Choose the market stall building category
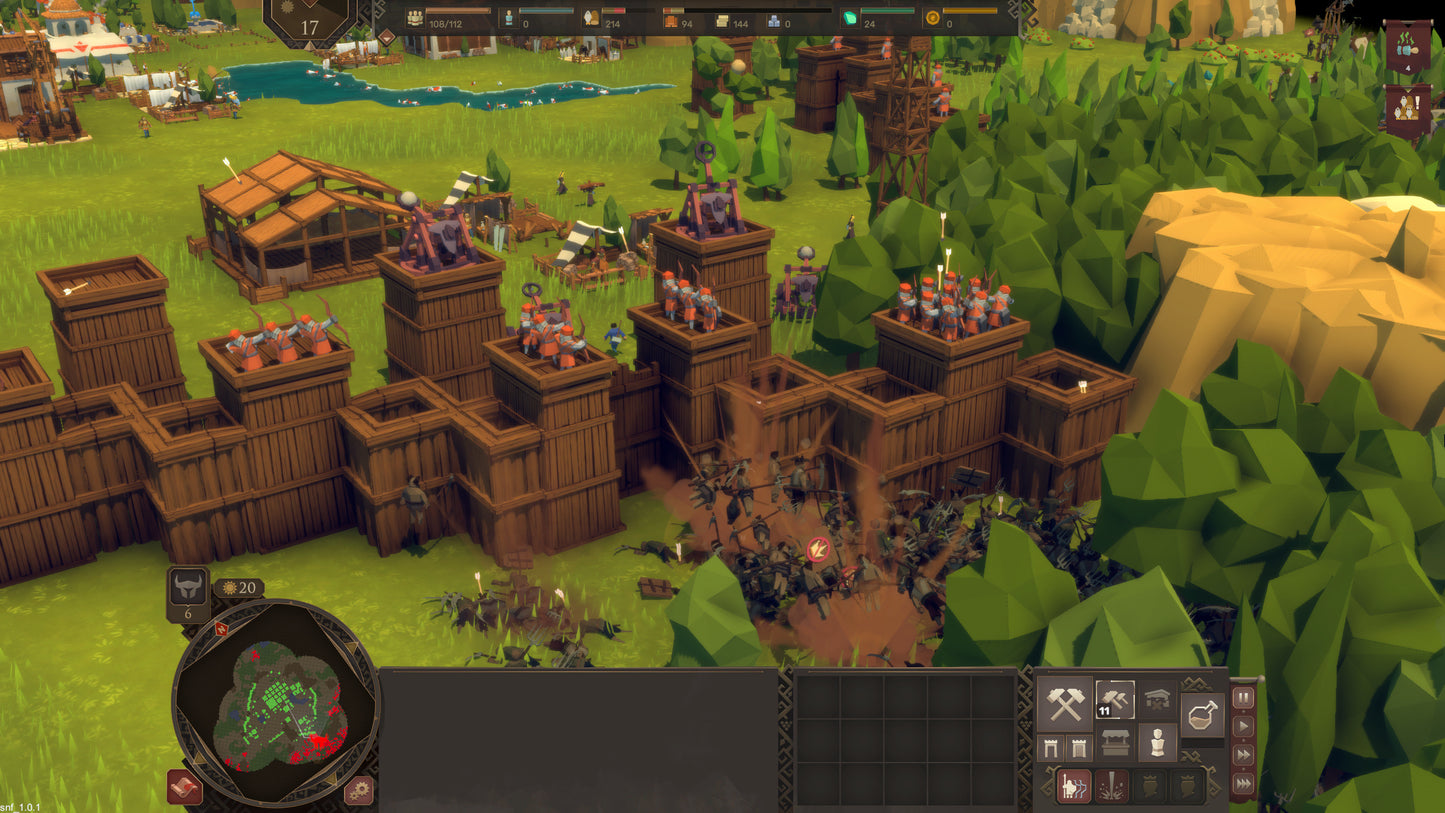This screenshot has height=813, width=1445. [x=1114, y=743]
